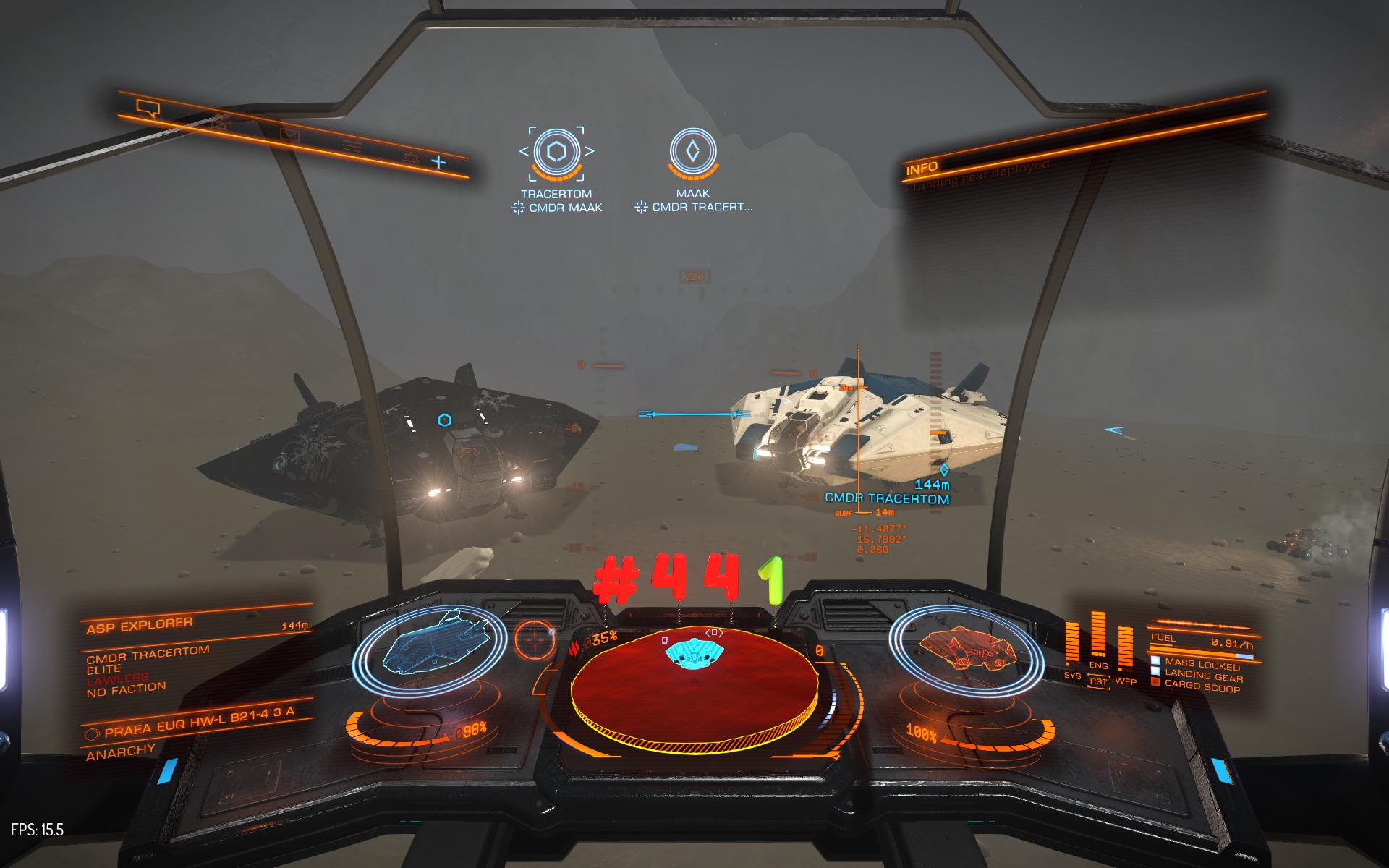Open the gear comms settings tab
This screenshot has width=1389, height=868.
411,156
